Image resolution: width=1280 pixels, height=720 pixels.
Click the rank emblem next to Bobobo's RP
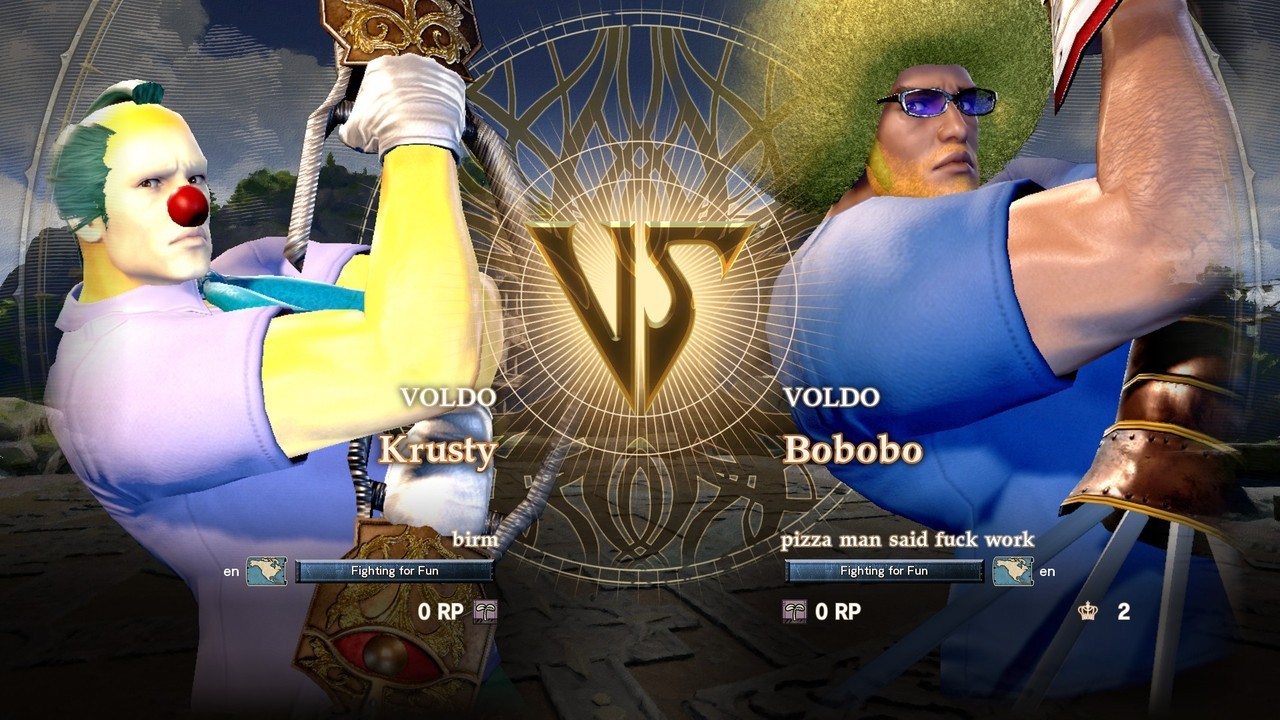[x=795, y=611]
